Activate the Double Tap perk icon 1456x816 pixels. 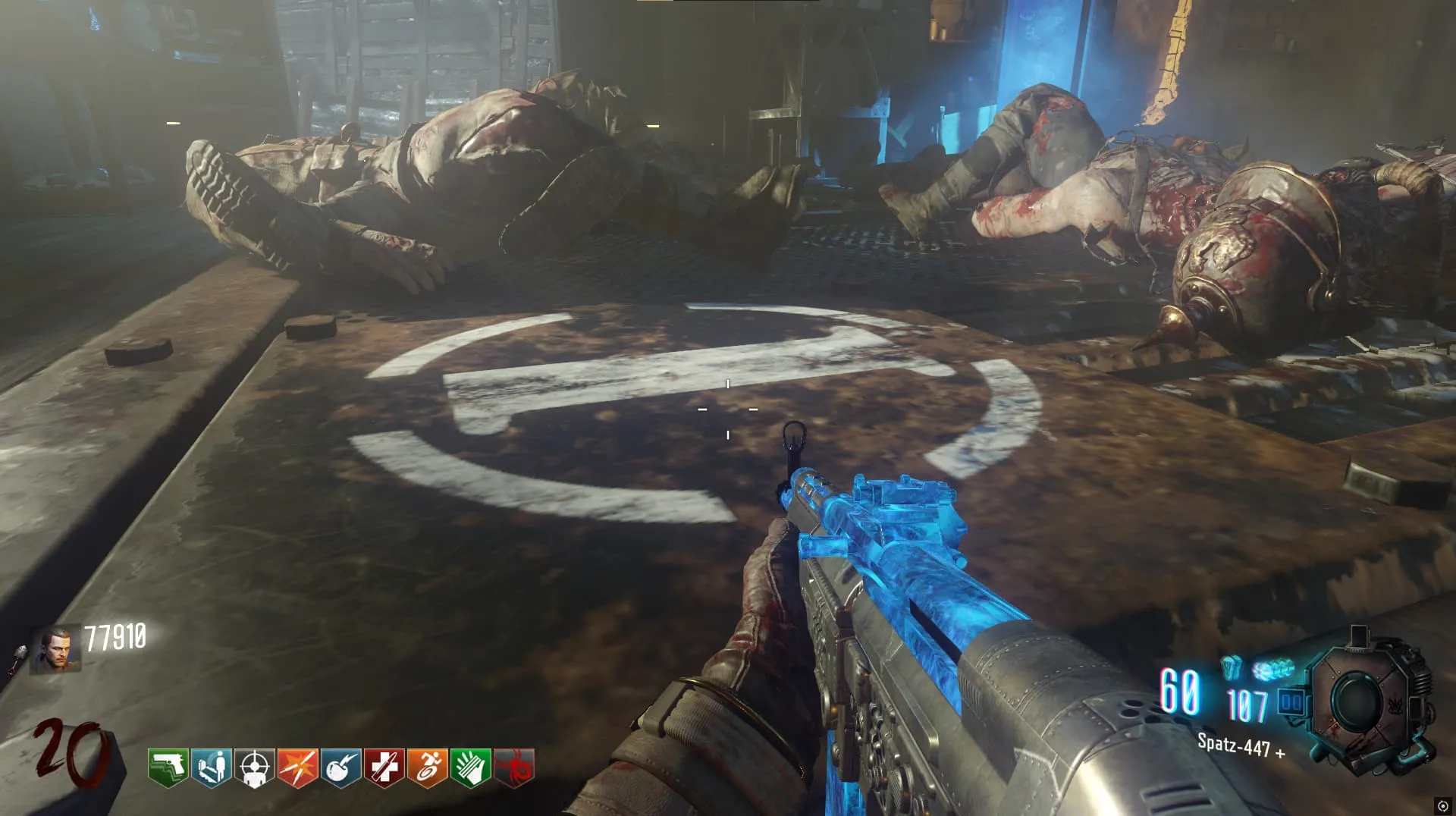point(297,767)
